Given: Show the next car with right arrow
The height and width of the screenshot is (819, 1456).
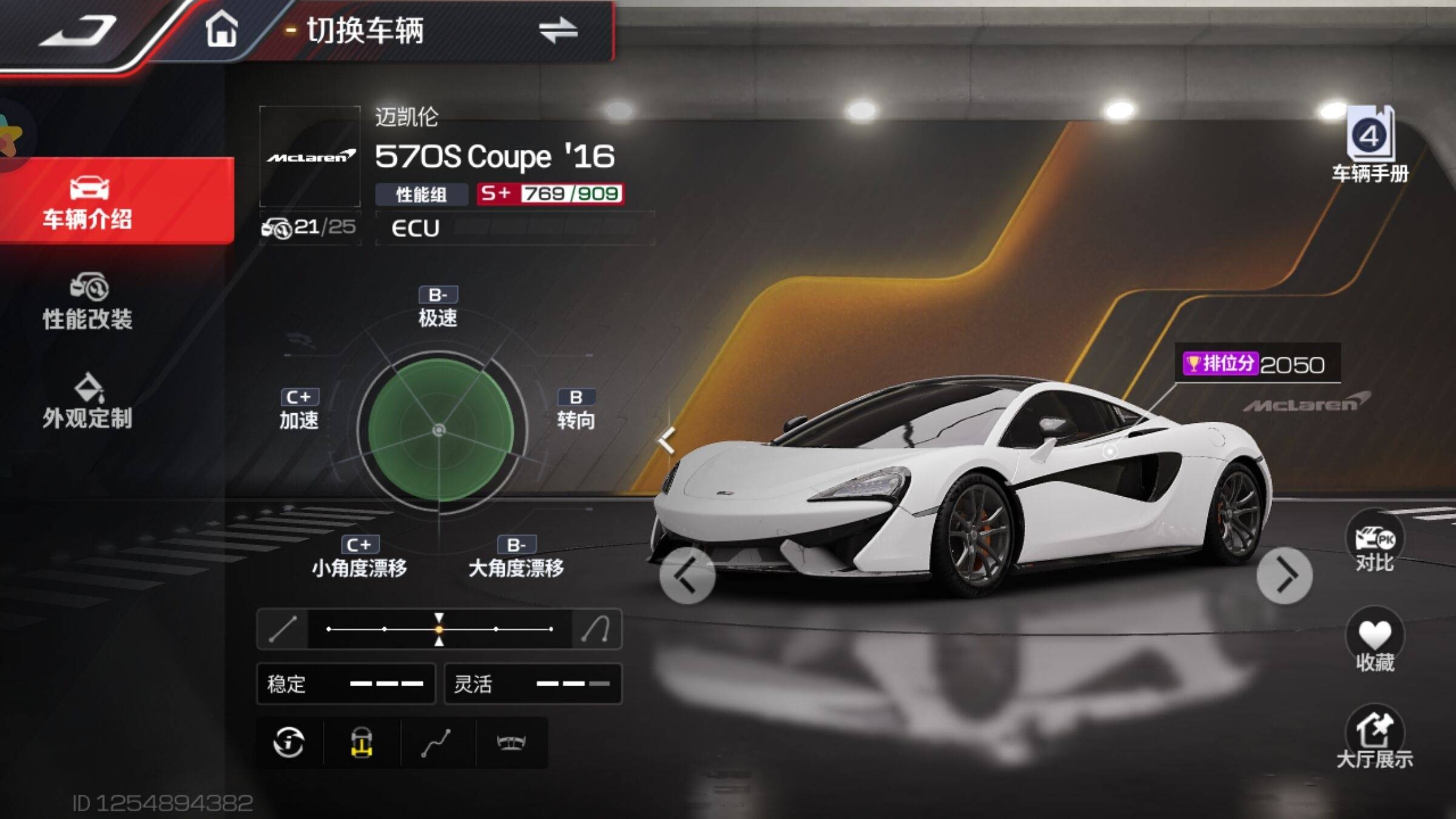Looking at the screenshot, I should click(1284, 575).
